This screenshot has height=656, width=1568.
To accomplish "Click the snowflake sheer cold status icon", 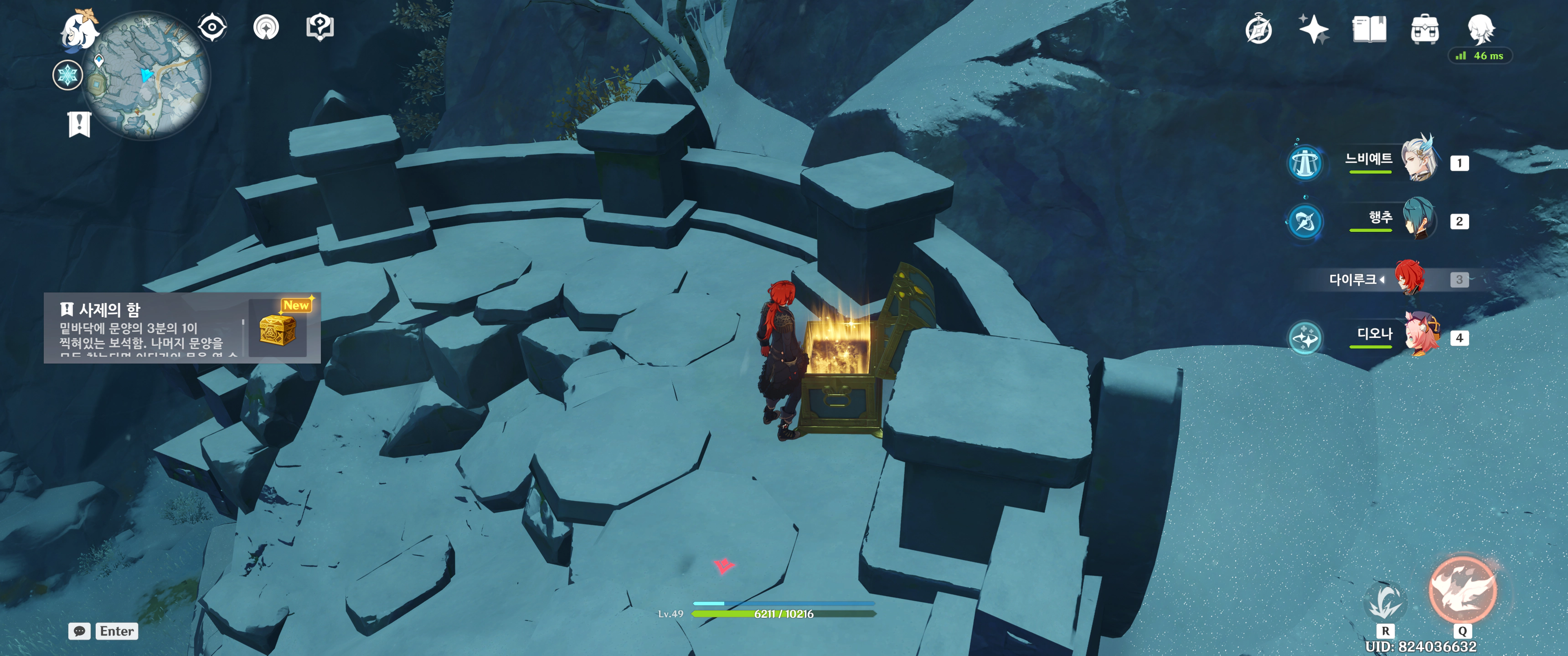I will (x=67, y=76).
